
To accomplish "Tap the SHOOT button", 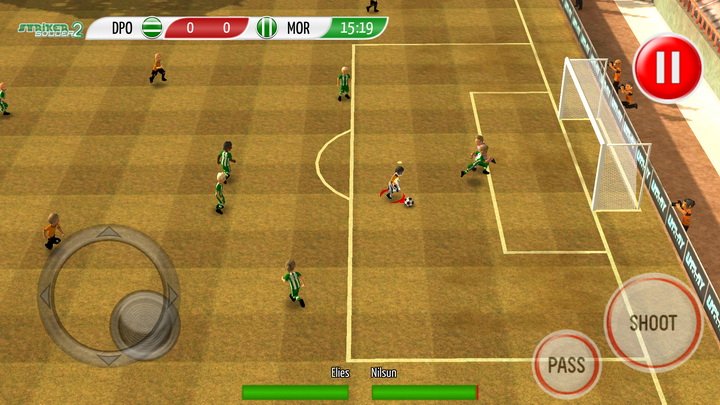I will click(653, 322).
